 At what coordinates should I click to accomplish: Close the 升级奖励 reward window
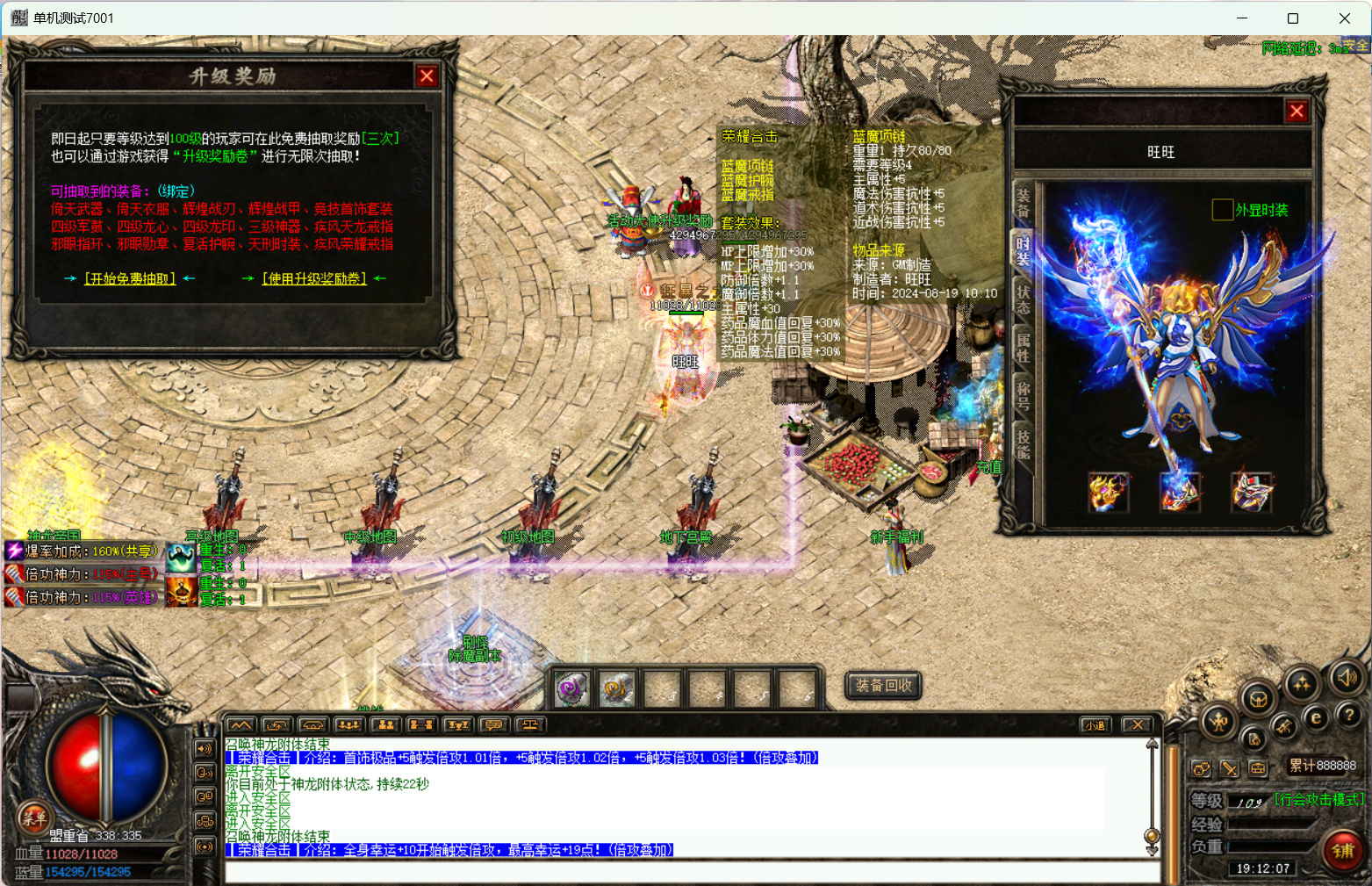pyautogui.click(x=427, y=76)
